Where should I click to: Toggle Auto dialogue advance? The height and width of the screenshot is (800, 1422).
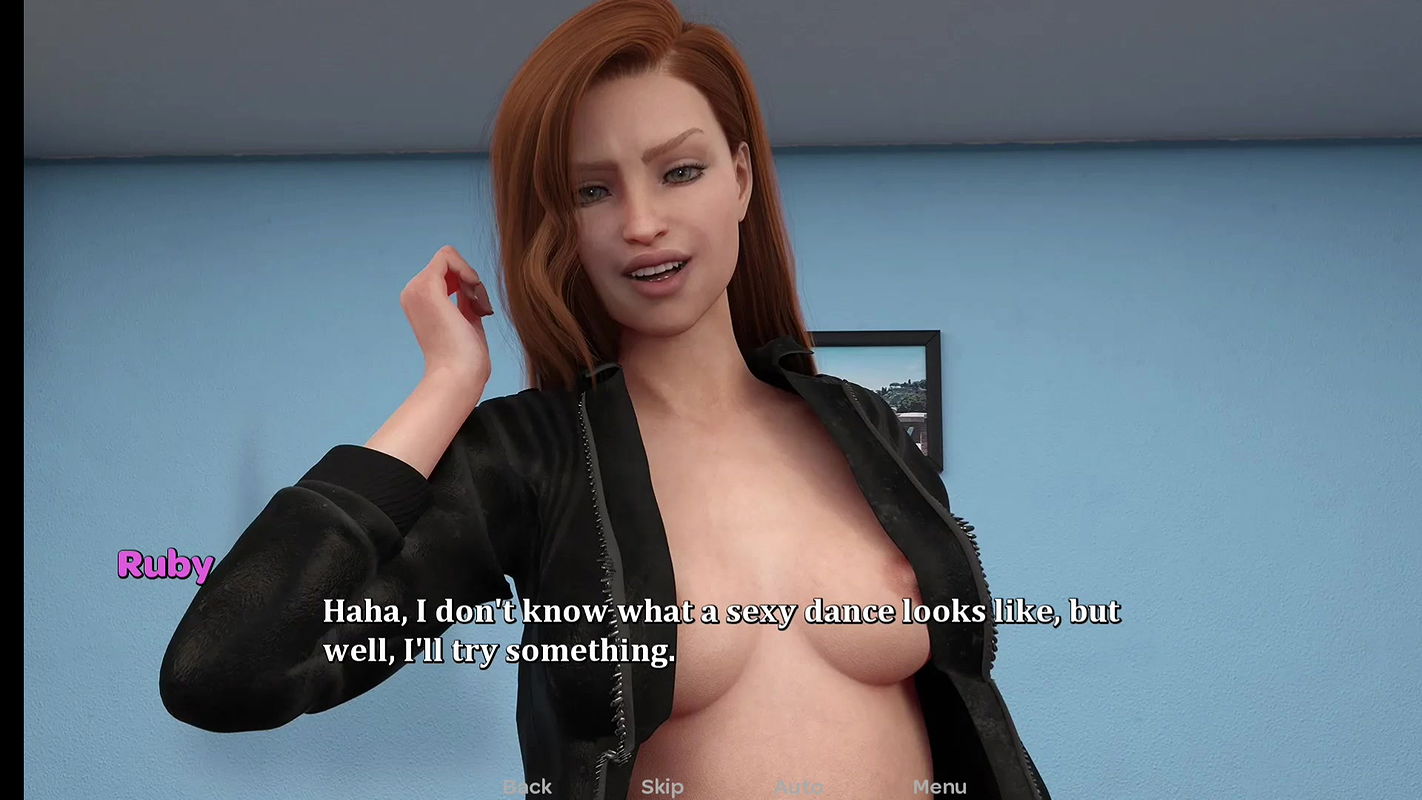pyautogui.click(x=799, y=787)
